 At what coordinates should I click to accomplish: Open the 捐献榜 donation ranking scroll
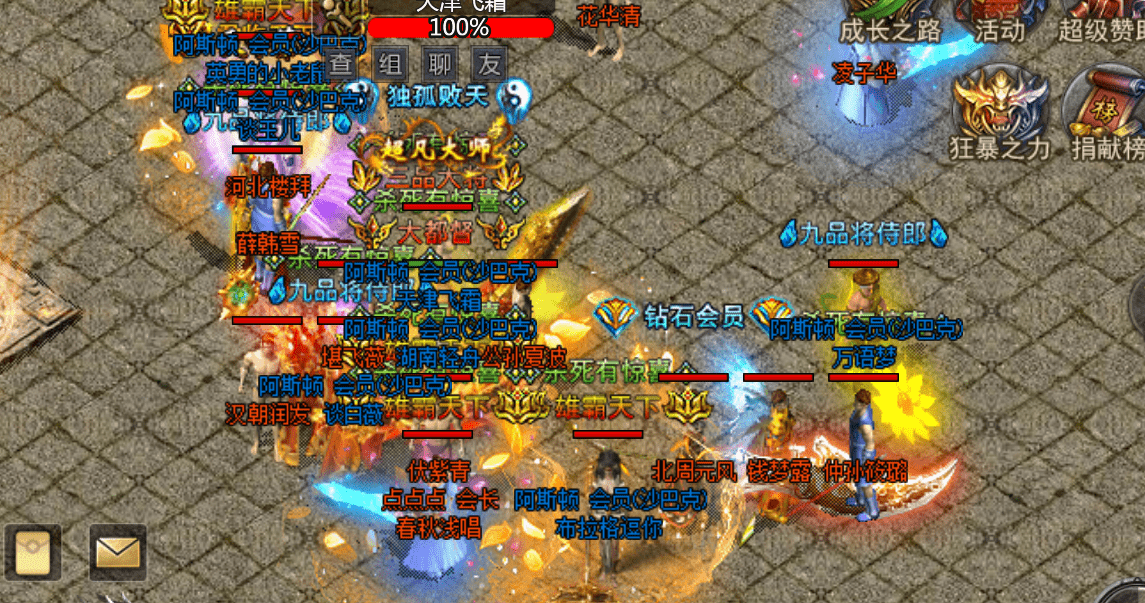1106,112
